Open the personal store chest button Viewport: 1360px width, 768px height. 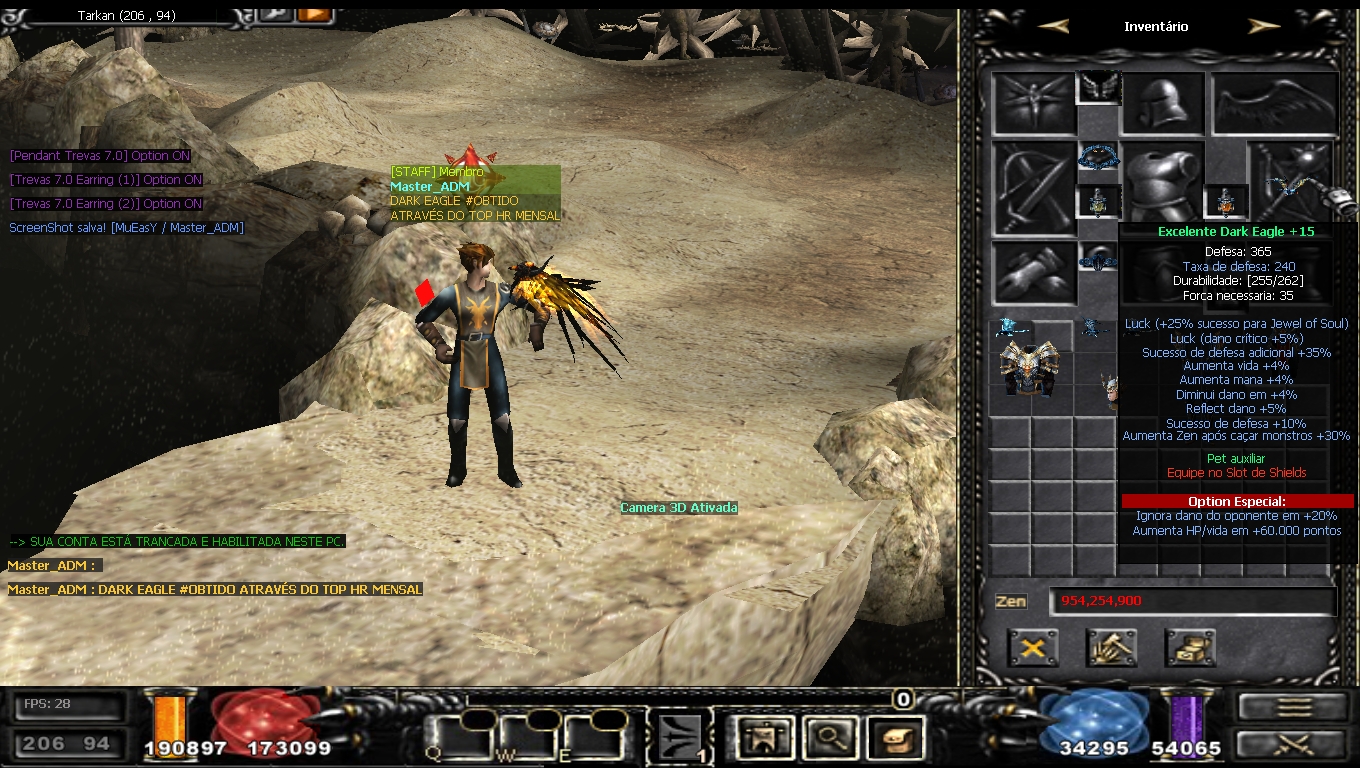(x=1190, y=648)
